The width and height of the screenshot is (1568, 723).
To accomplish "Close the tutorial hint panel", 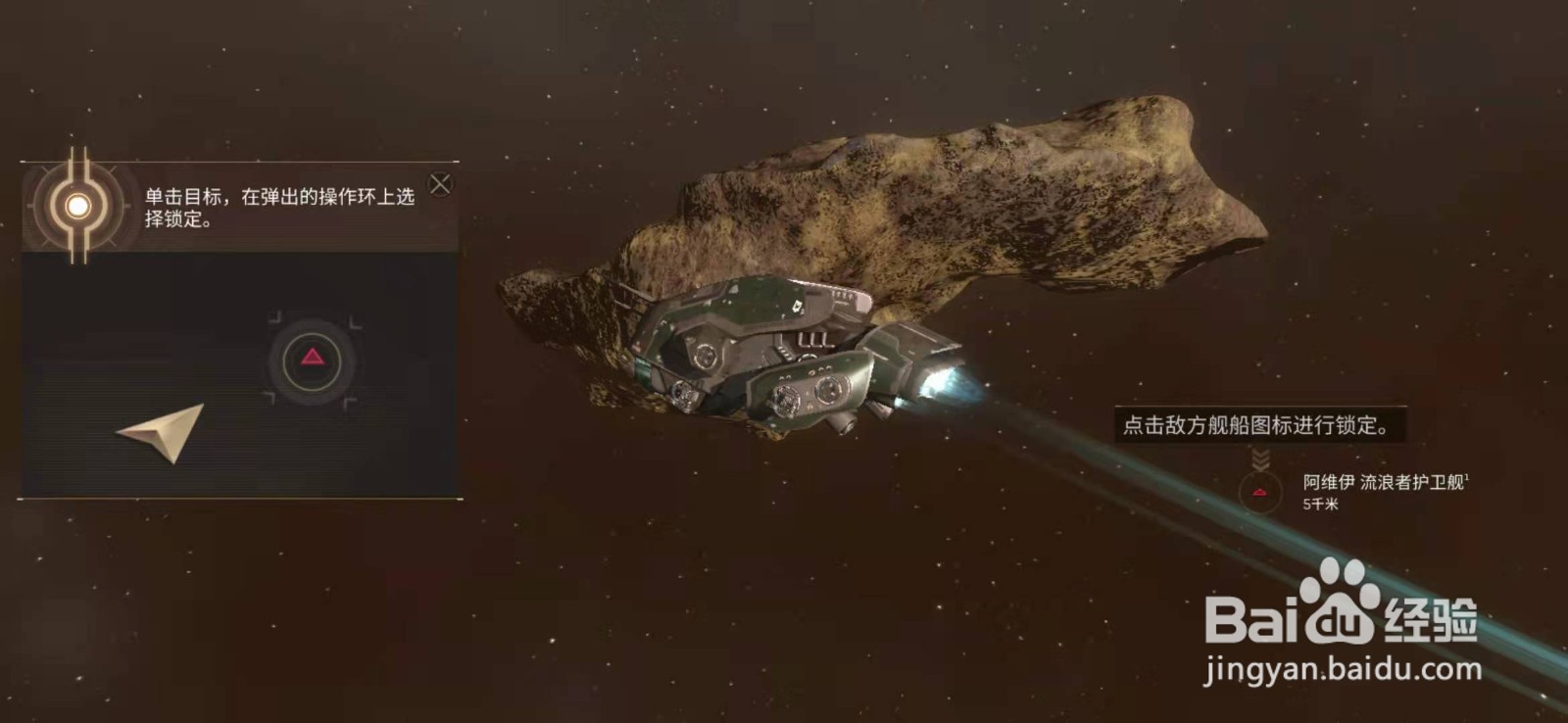I will click(x=441, y=184).
